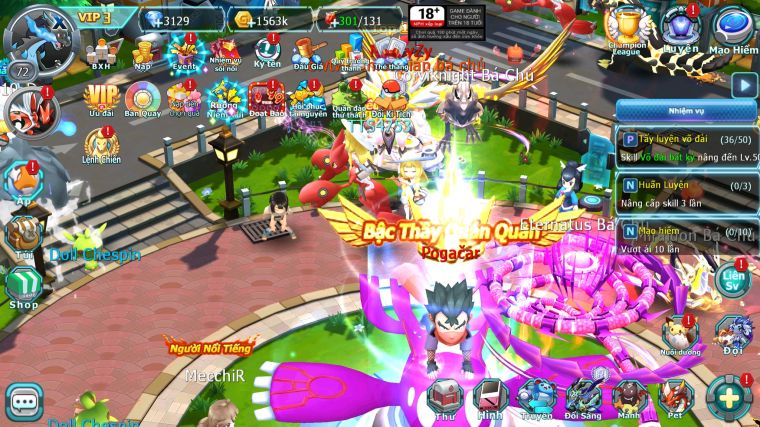This screenshot has width=760, height=427.
Task: Open the Lệnh Chiến battle pass icon
Action: tap(100, 147)
